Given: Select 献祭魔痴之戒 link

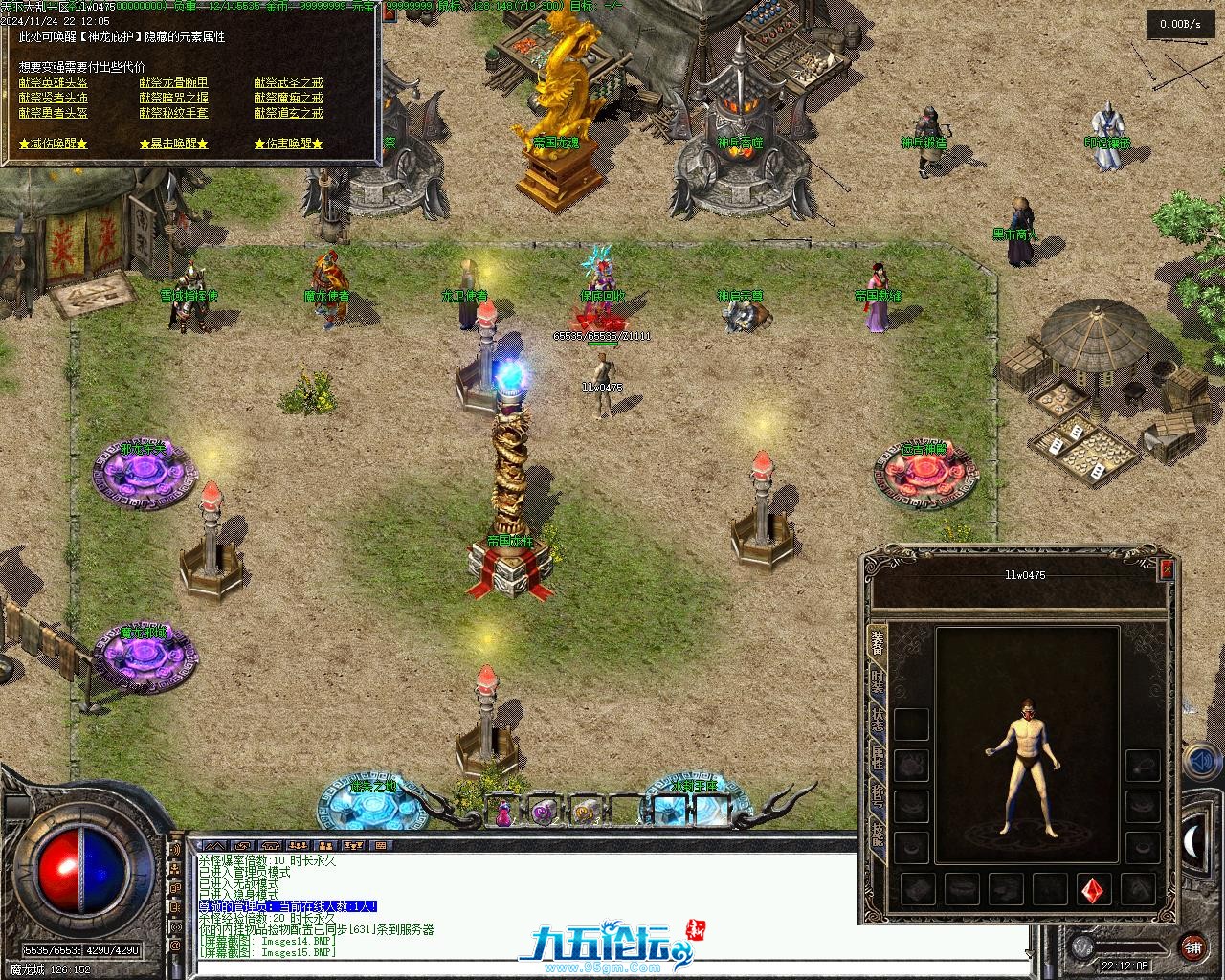Looking at the screenshot, I should [x=288, y=98].
